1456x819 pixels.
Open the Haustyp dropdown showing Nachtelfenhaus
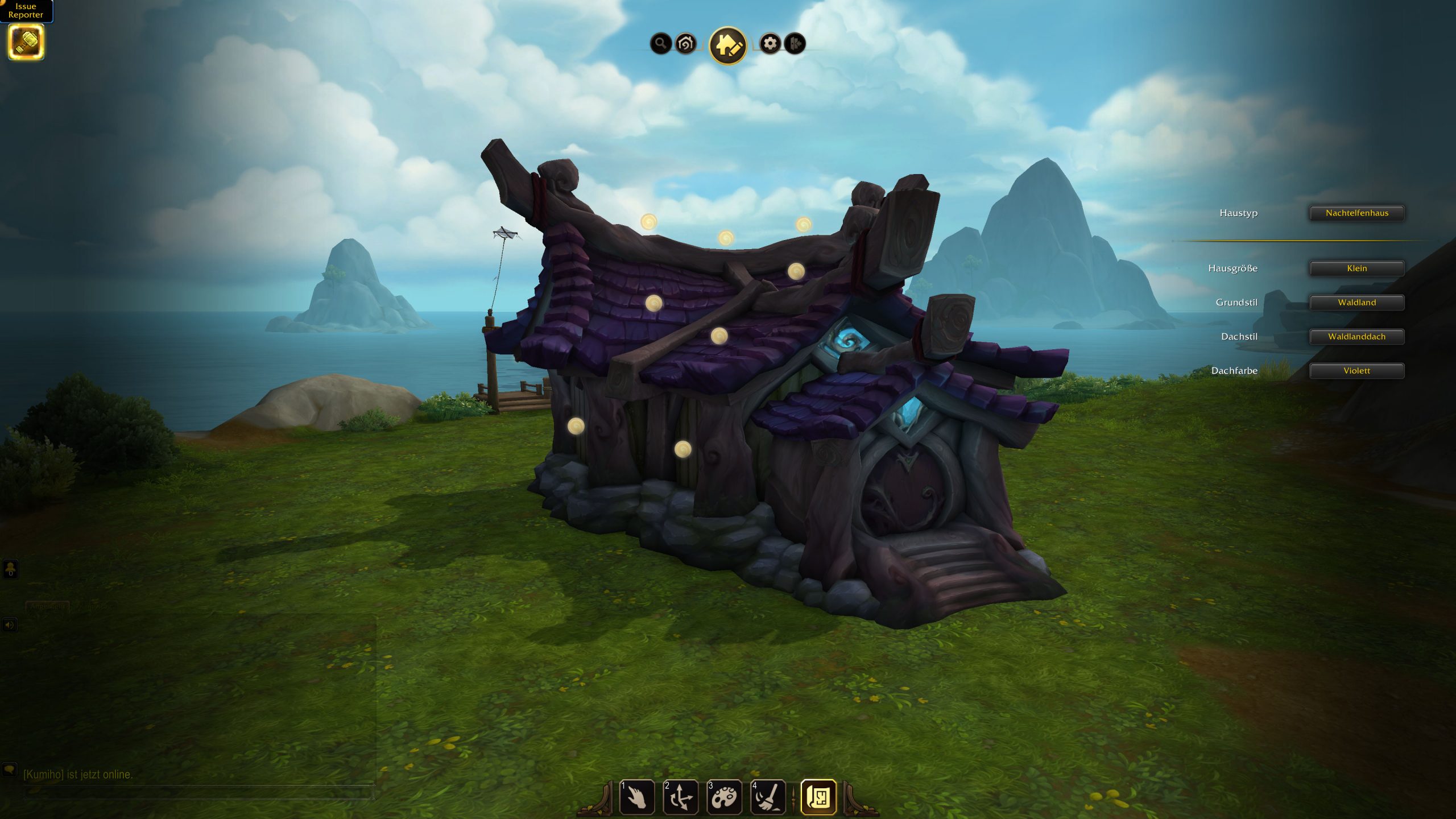pyautogui.click(x=1356, y=213)
